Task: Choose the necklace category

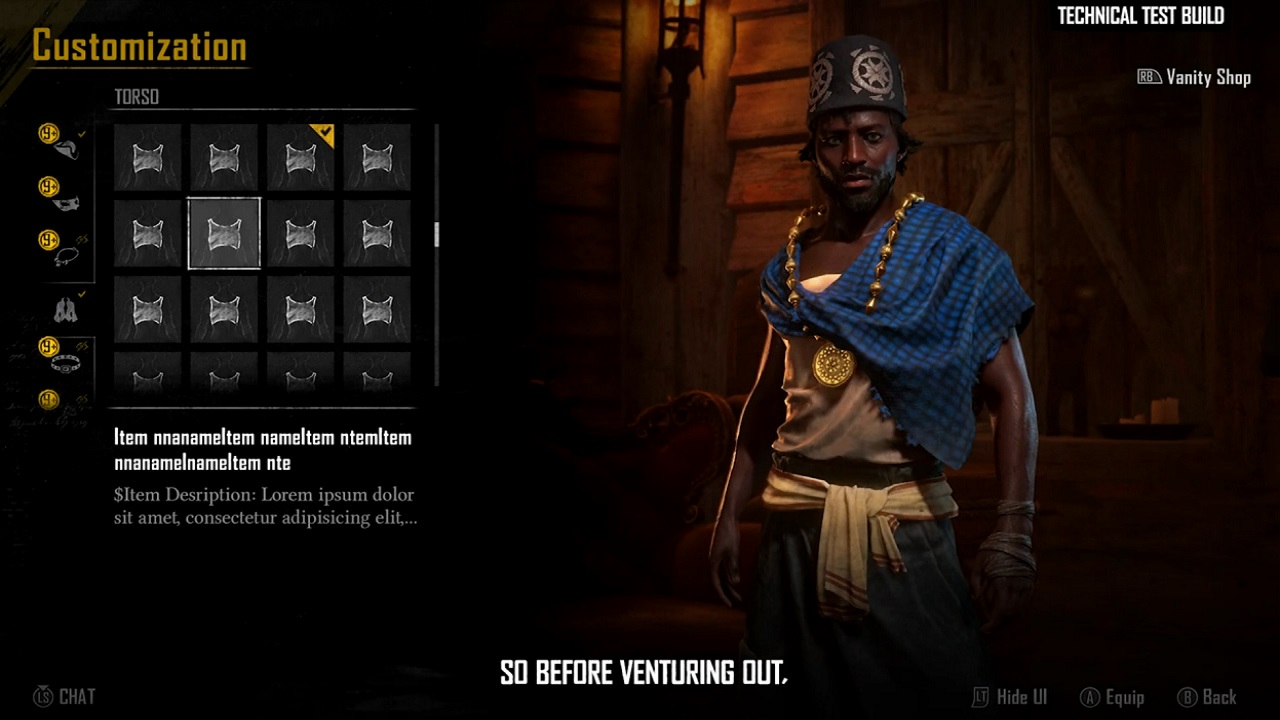Action: click(x=66, y=257)
